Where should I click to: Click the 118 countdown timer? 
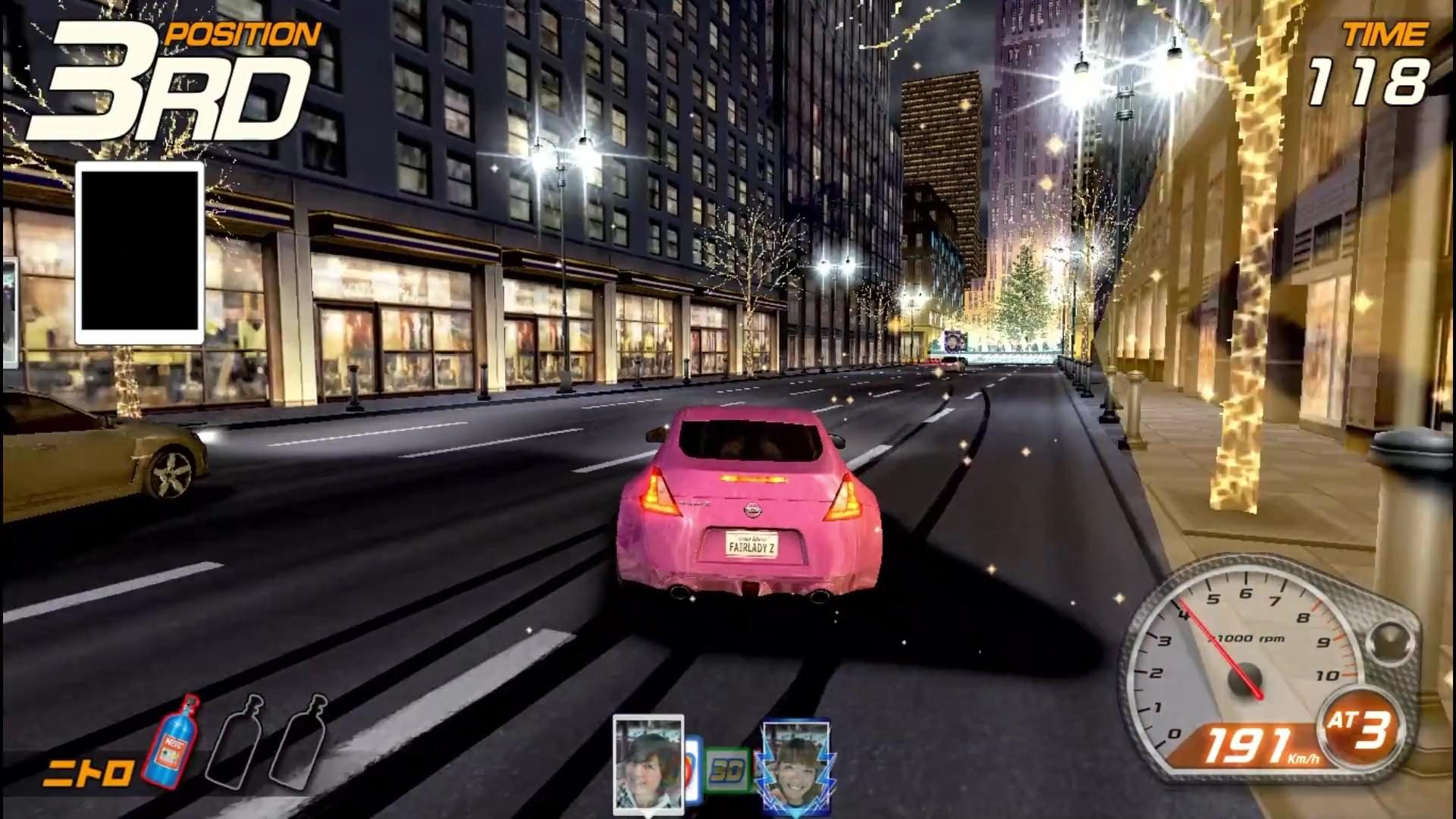coord(1369,83)
